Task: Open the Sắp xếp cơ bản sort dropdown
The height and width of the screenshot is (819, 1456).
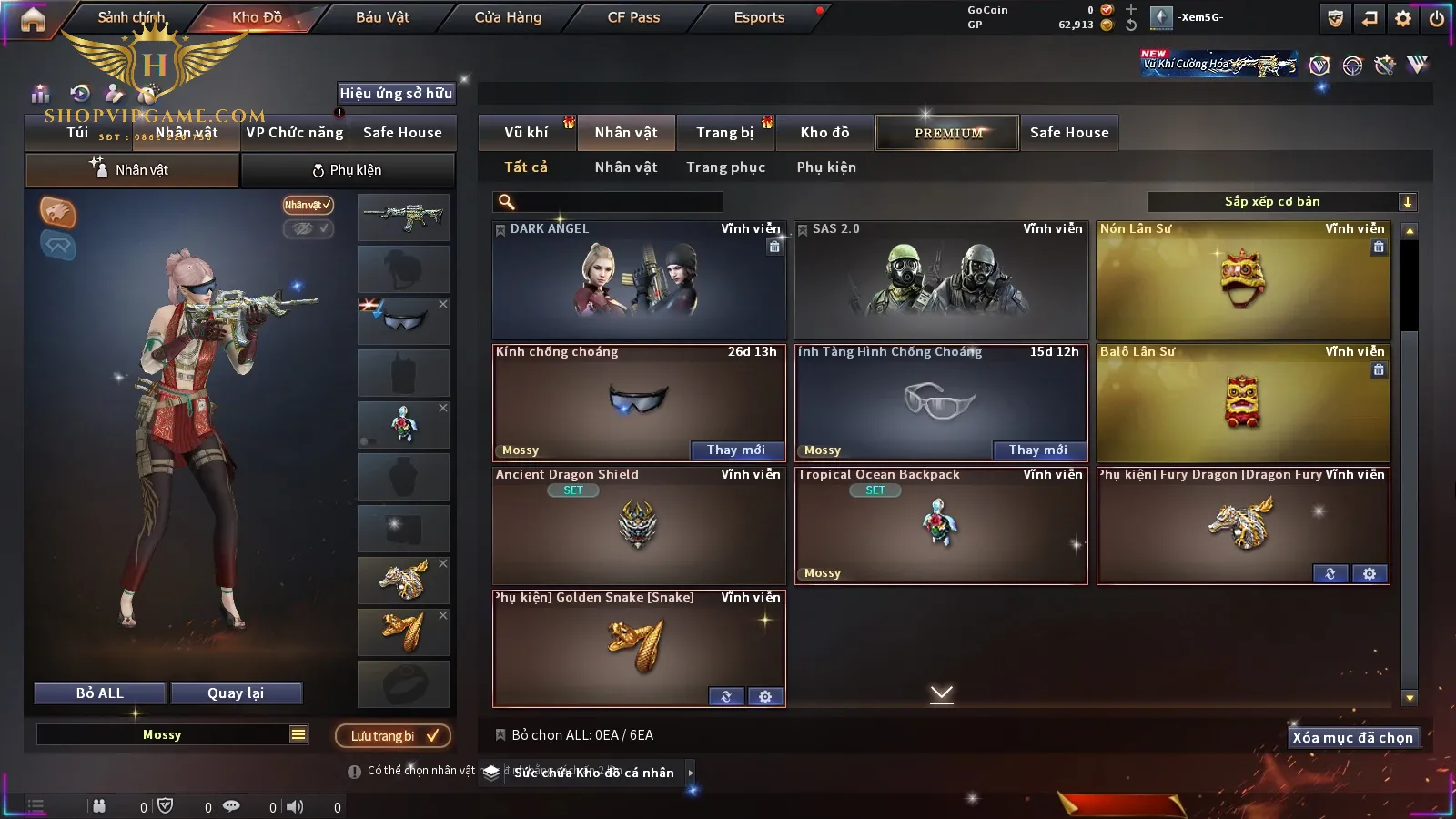Action: pyautogui.click(x=1281, y=202)
